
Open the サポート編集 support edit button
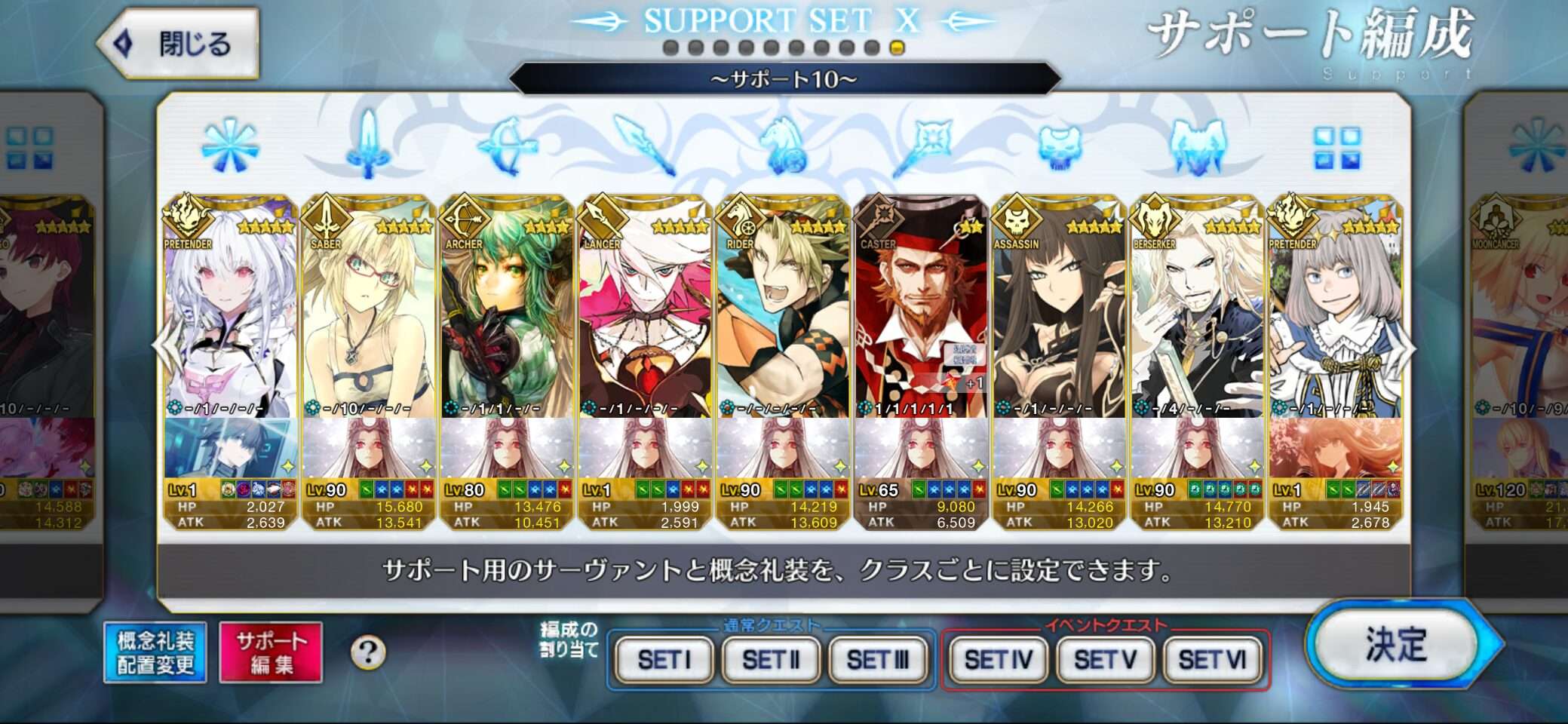point(271,652)
